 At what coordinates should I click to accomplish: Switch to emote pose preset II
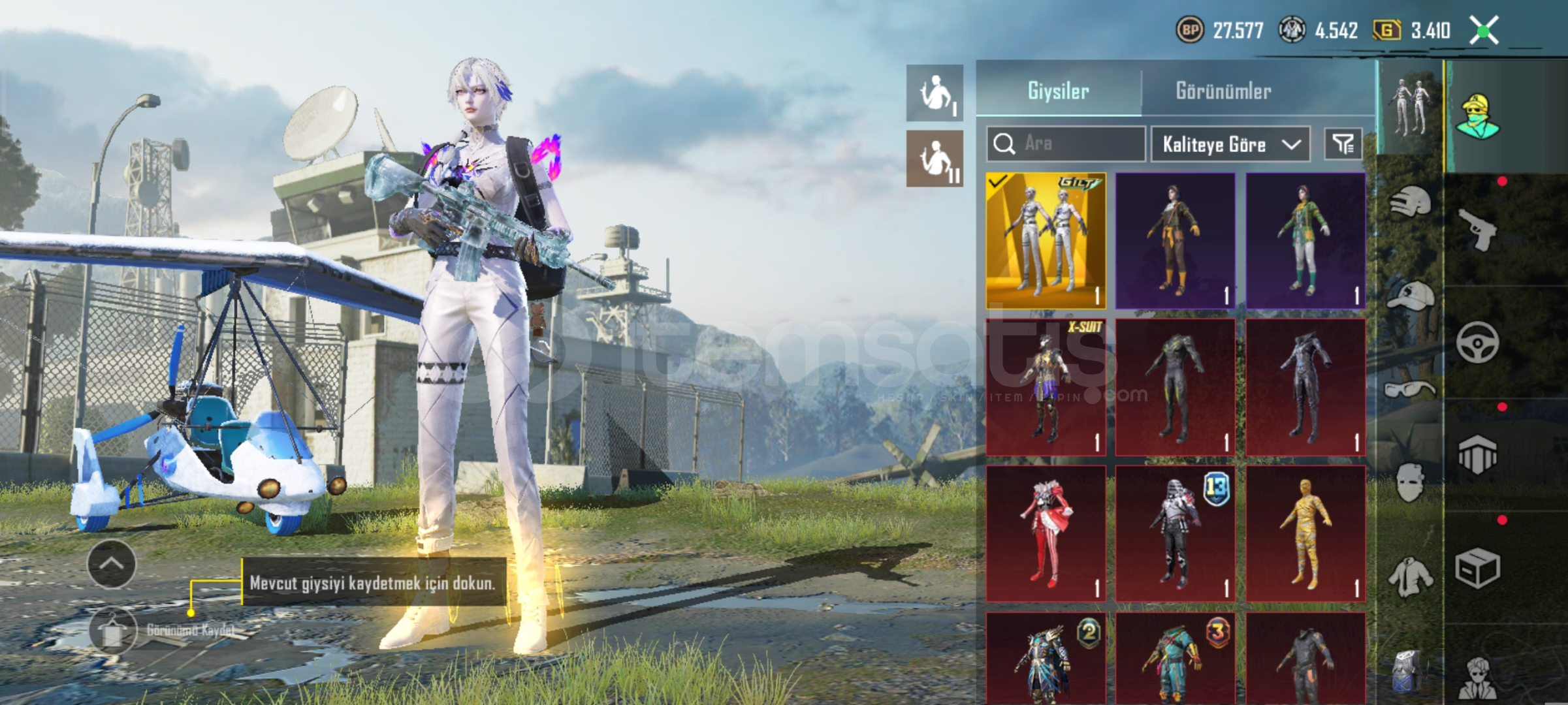click(935, 159)
